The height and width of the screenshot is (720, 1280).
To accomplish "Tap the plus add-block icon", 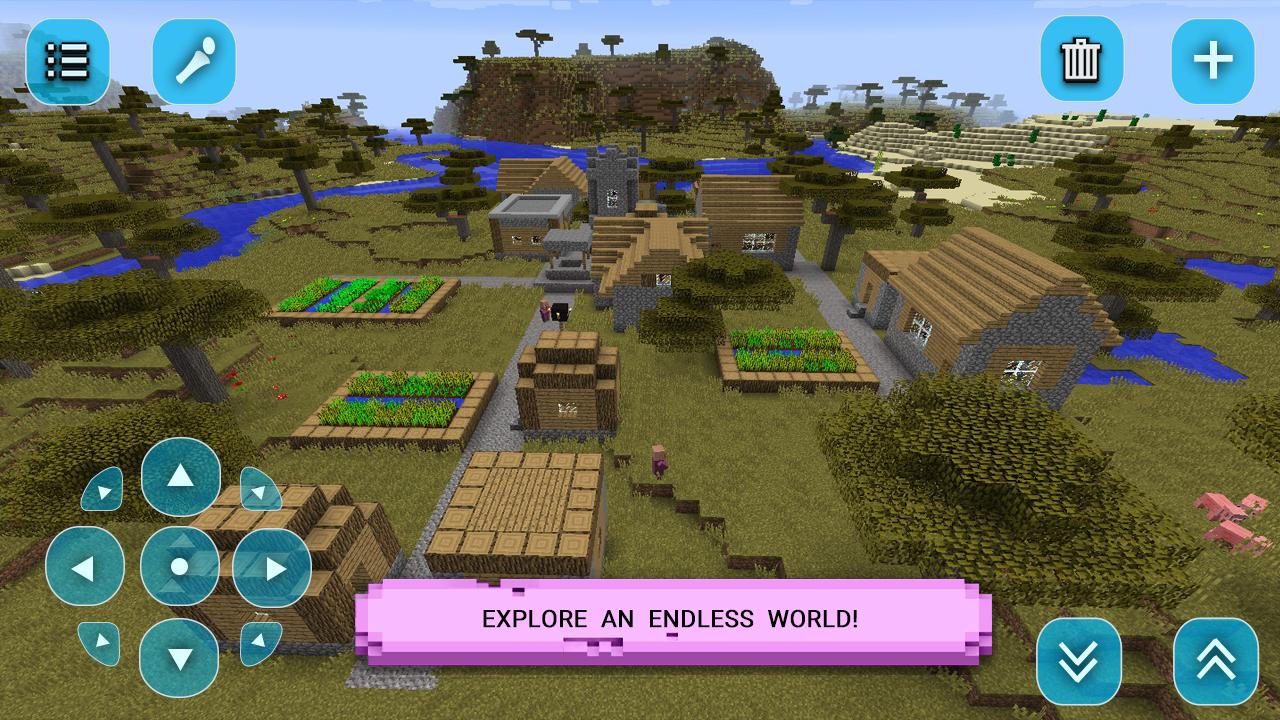I will pos(1211,60).
